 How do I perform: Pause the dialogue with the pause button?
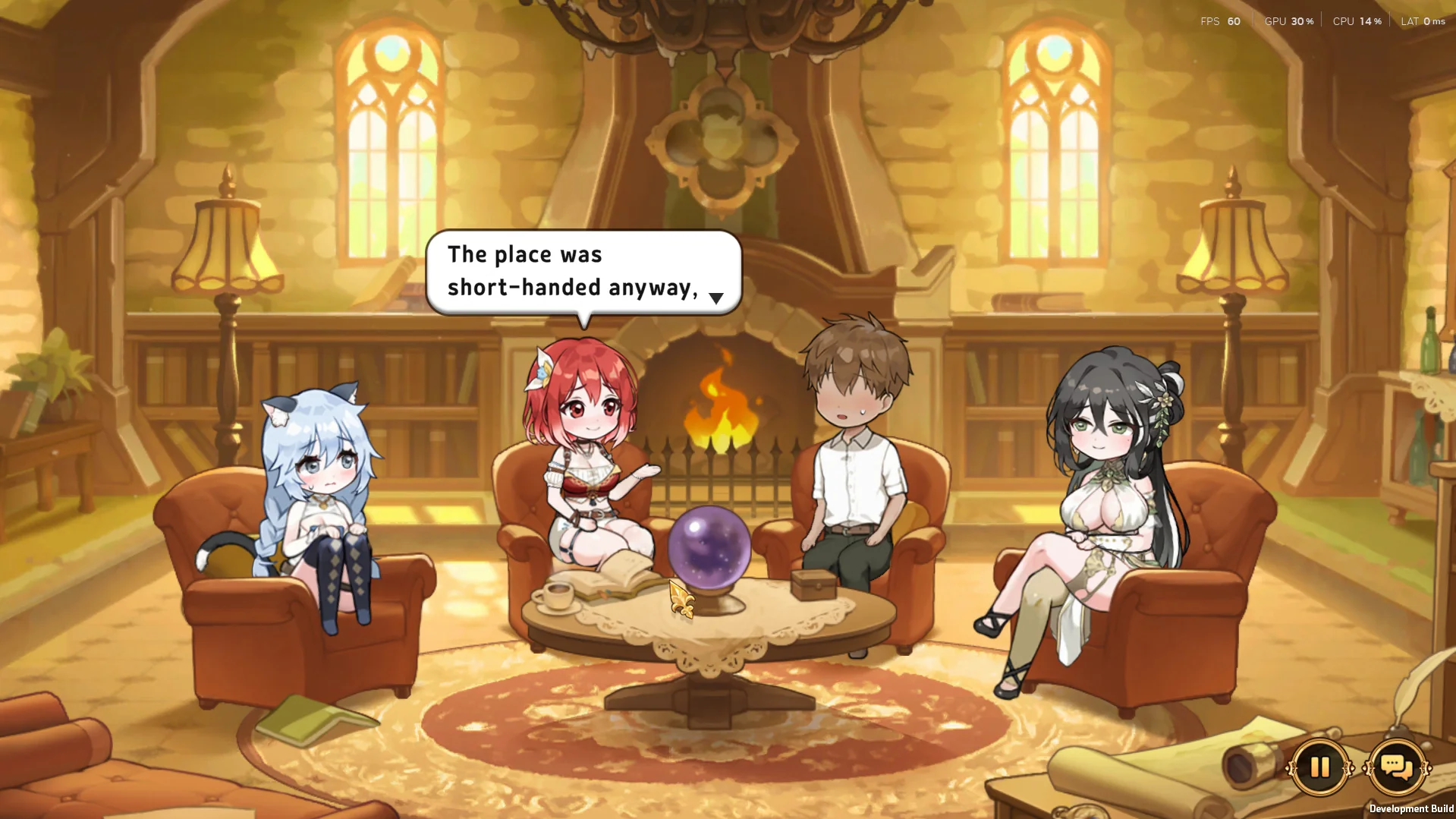1319,767
